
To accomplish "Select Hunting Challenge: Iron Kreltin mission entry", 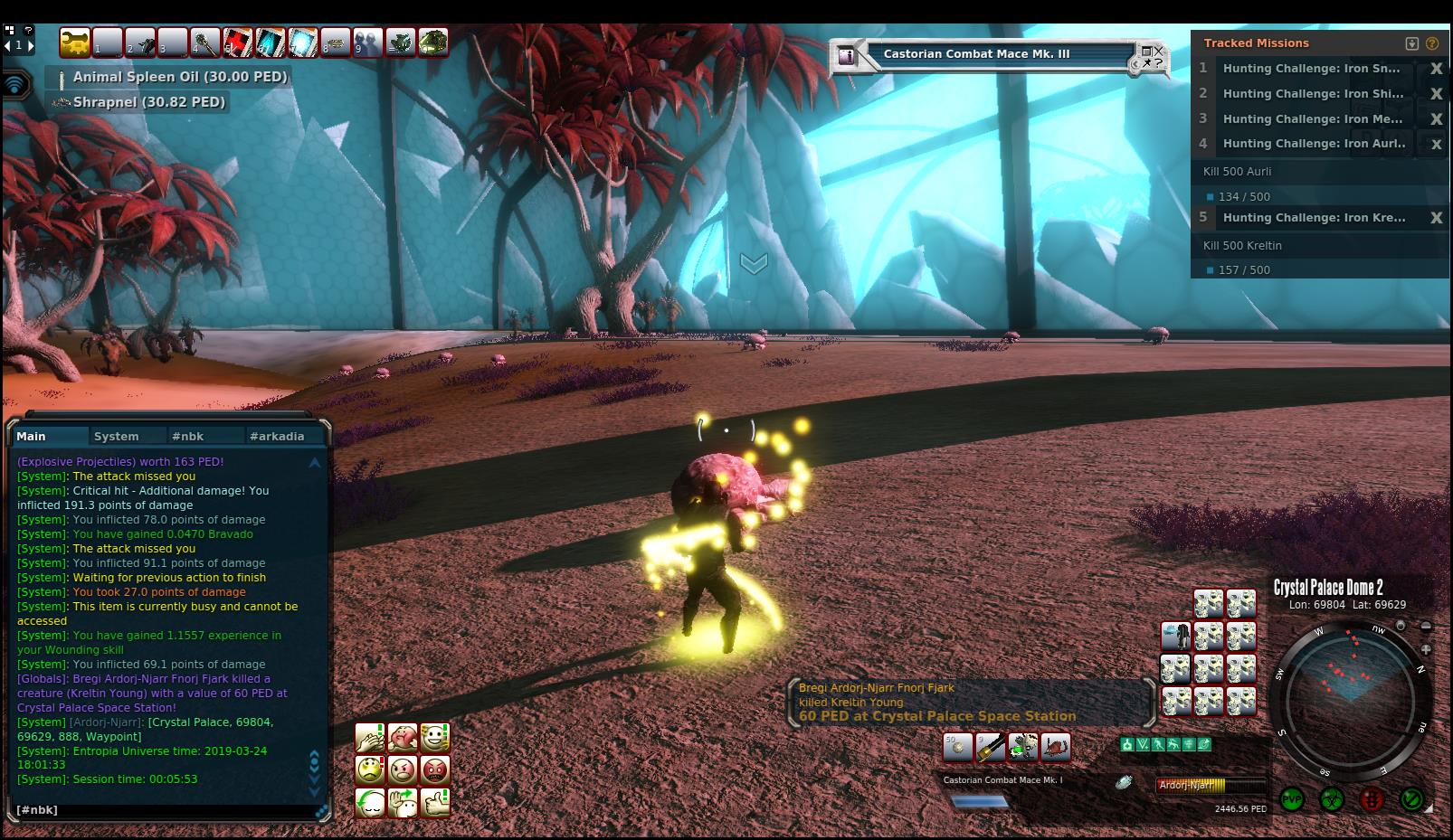I will point(1314,218).
